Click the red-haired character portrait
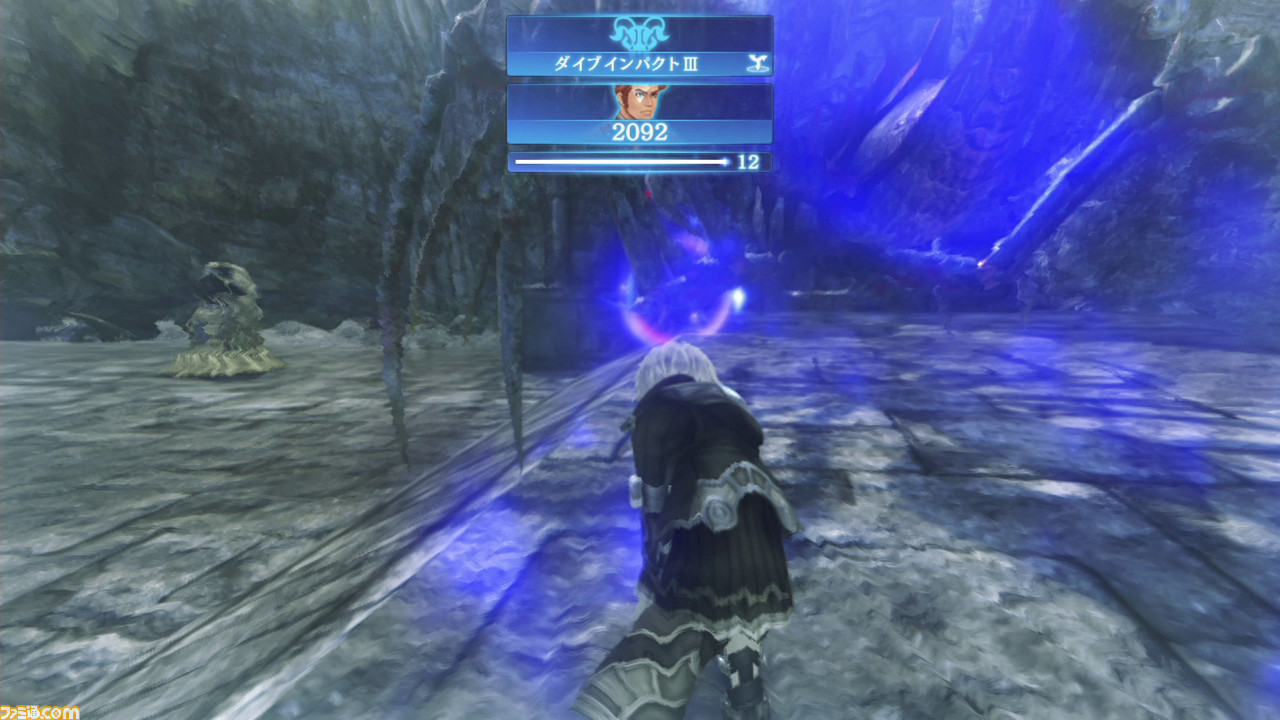The height and width of the screenshot is (720, 1280). coord(638,102)
